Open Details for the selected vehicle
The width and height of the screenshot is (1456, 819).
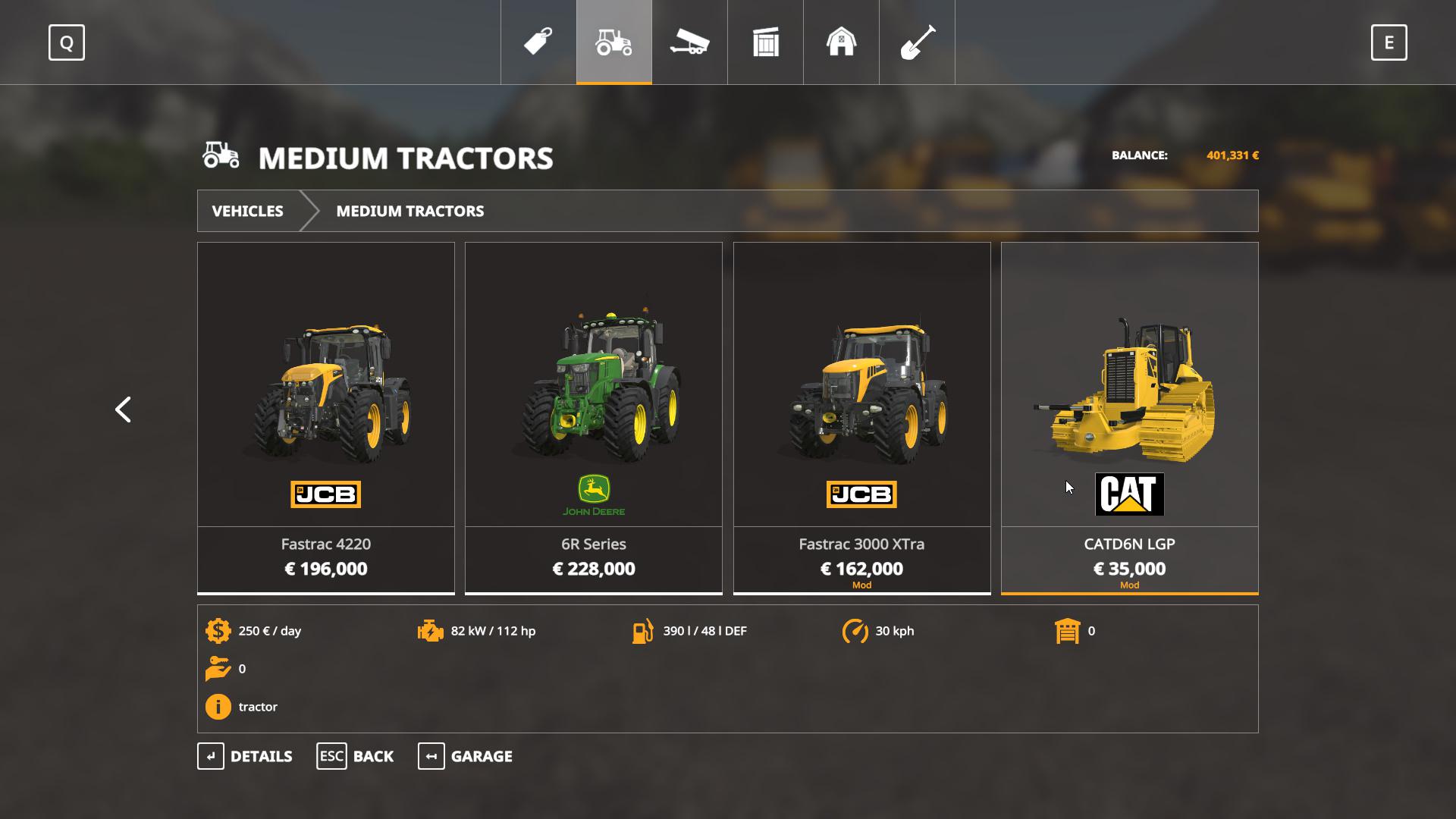[245, 756]
